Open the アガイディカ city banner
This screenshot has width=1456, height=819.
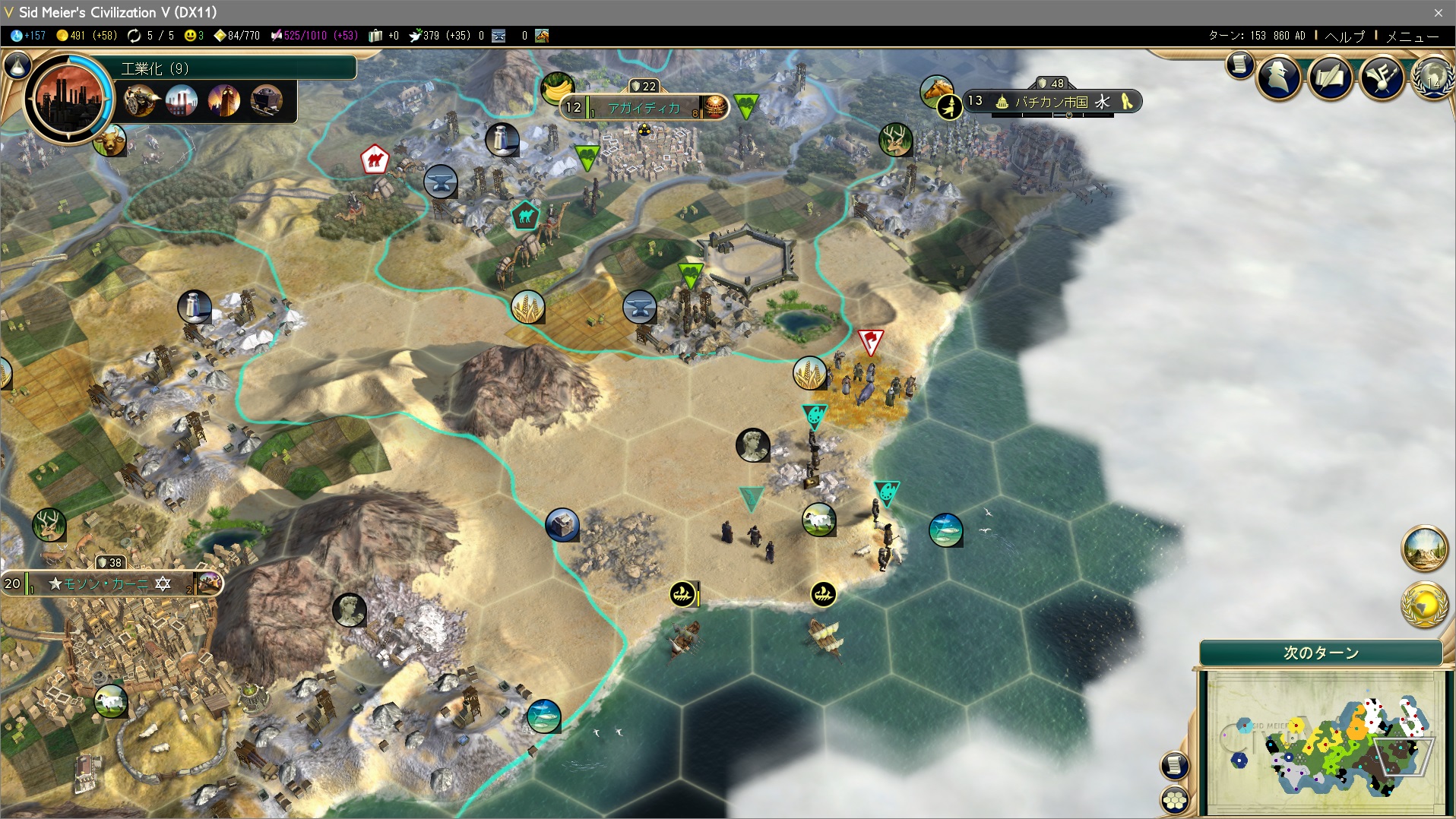(644, 108)
